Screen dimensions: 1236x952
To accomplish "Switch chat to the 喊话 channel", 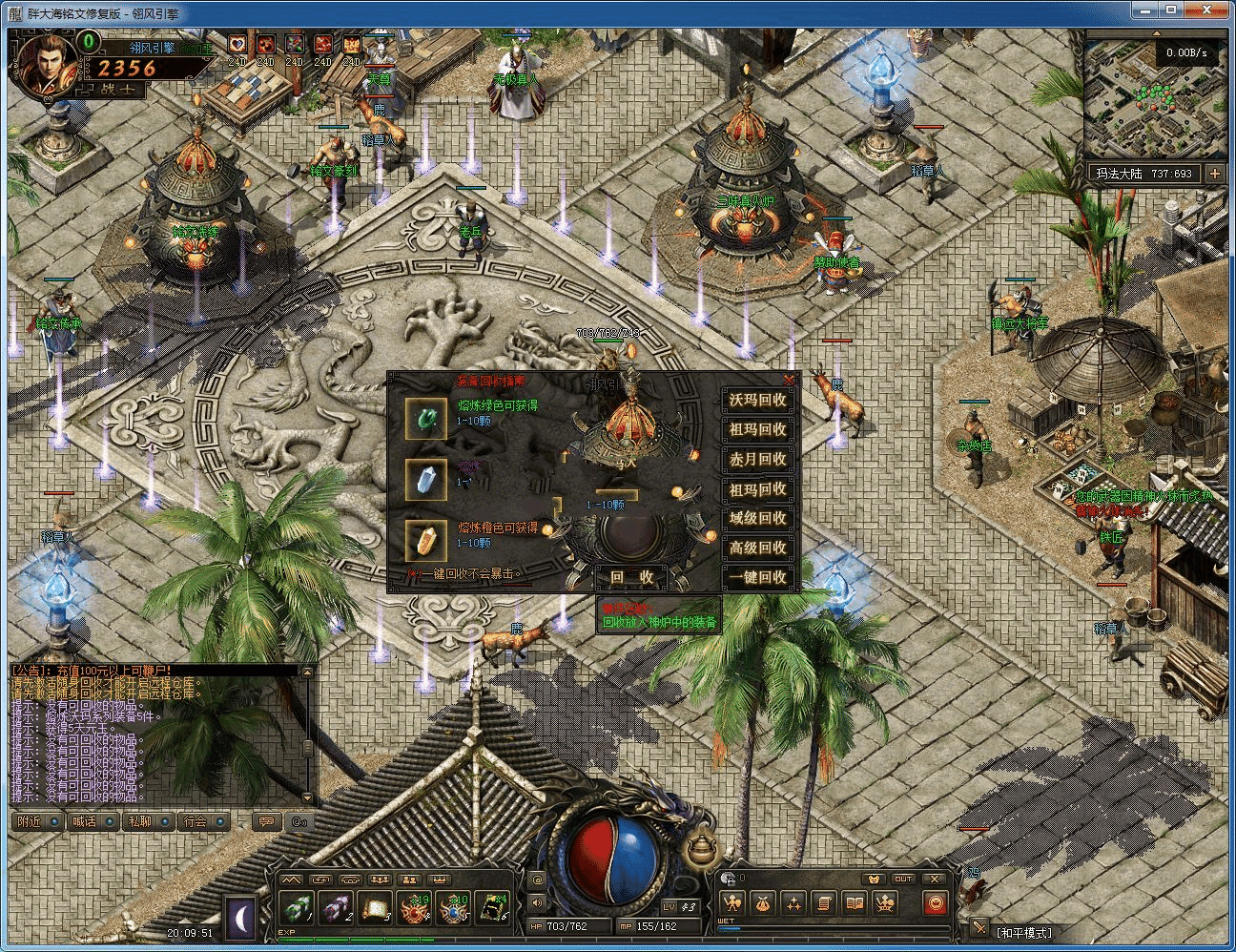I will (84, 821).
